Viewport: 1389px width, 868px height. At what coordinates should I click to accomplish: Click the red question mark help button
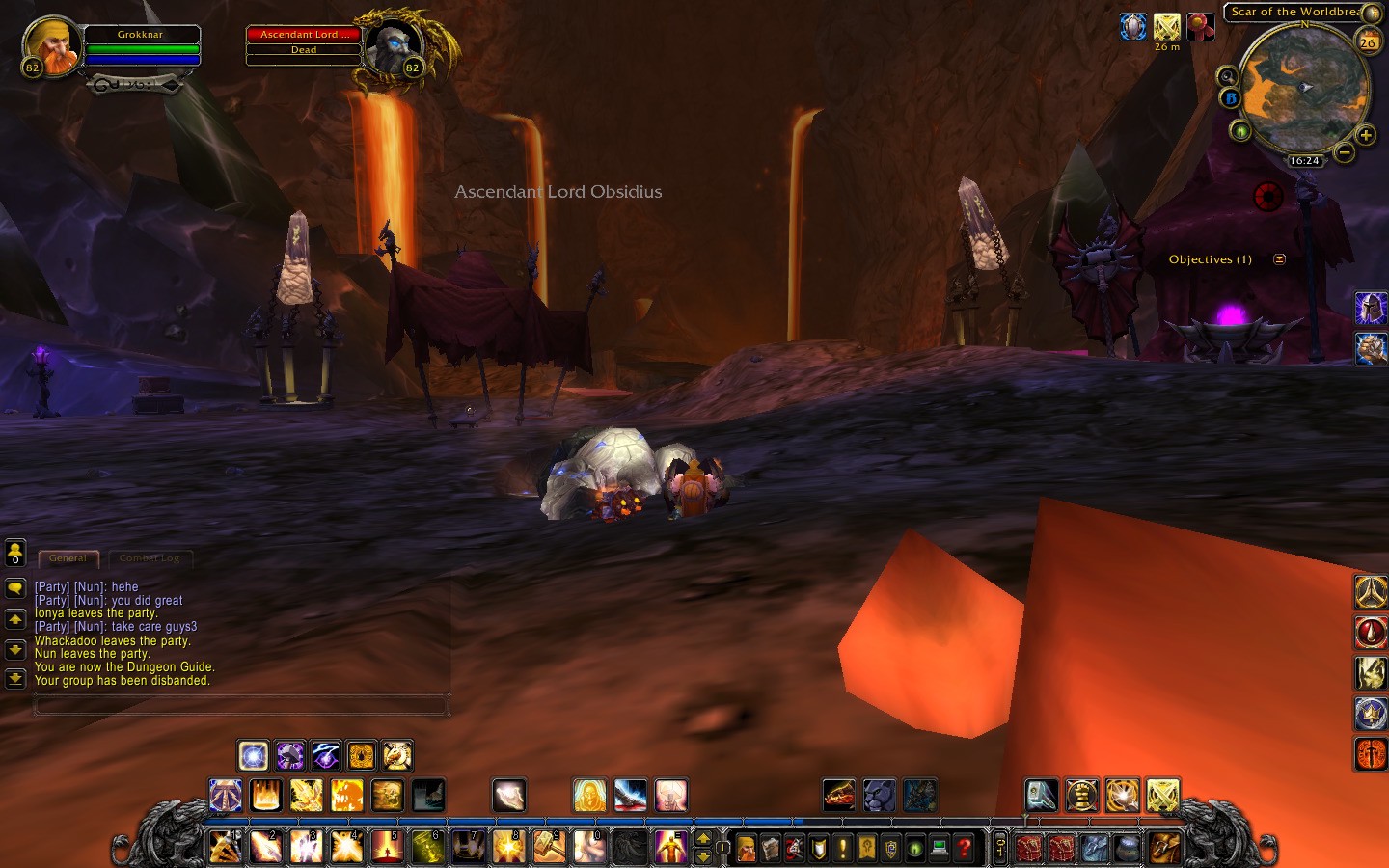coord(964,849)
